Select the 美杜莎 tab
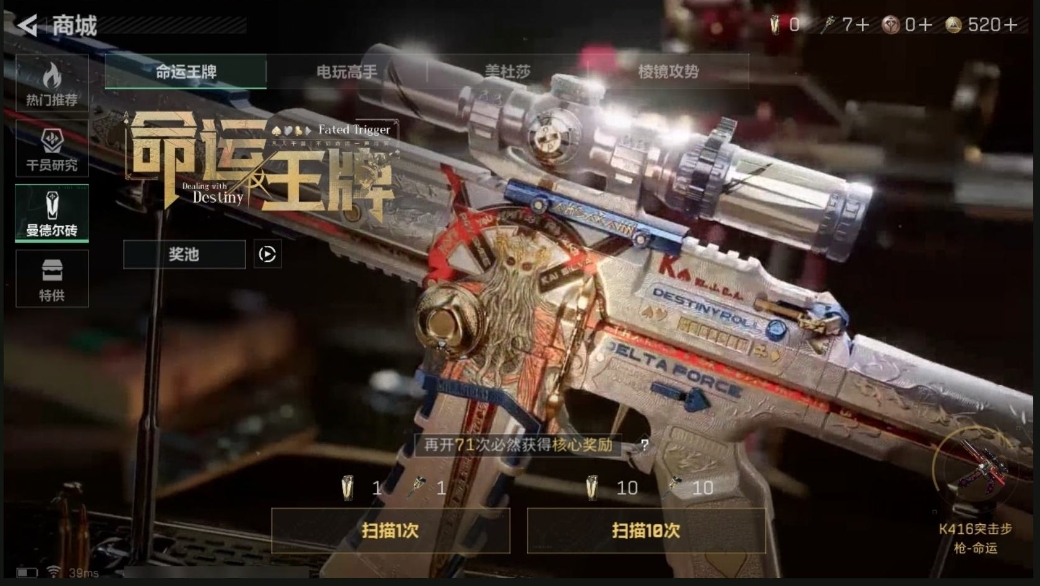 pos(507,72)
